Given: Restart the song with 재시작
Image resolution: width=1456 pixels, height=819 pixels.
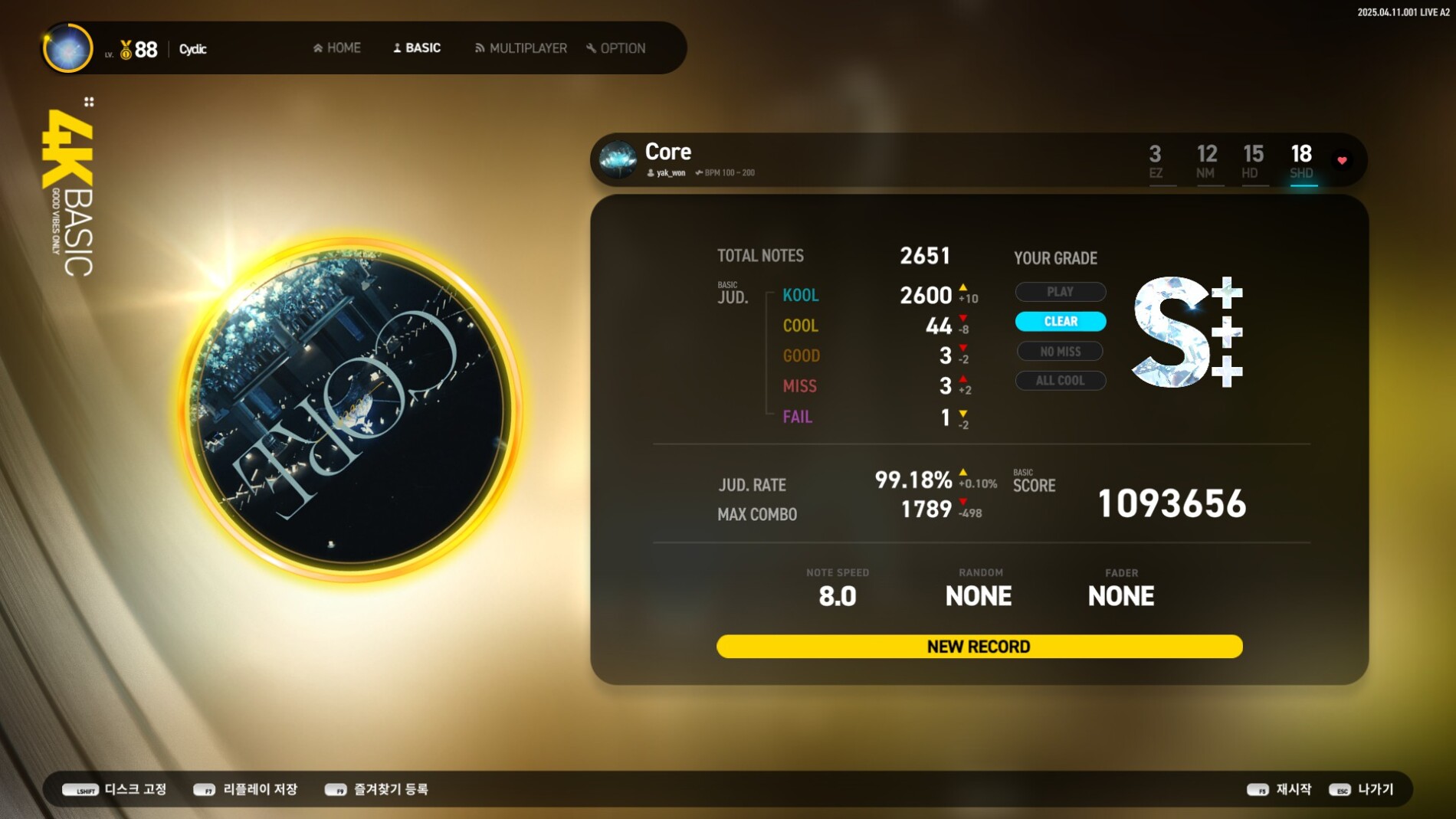Looking at the screenshot, I should tap(1280, 789).
